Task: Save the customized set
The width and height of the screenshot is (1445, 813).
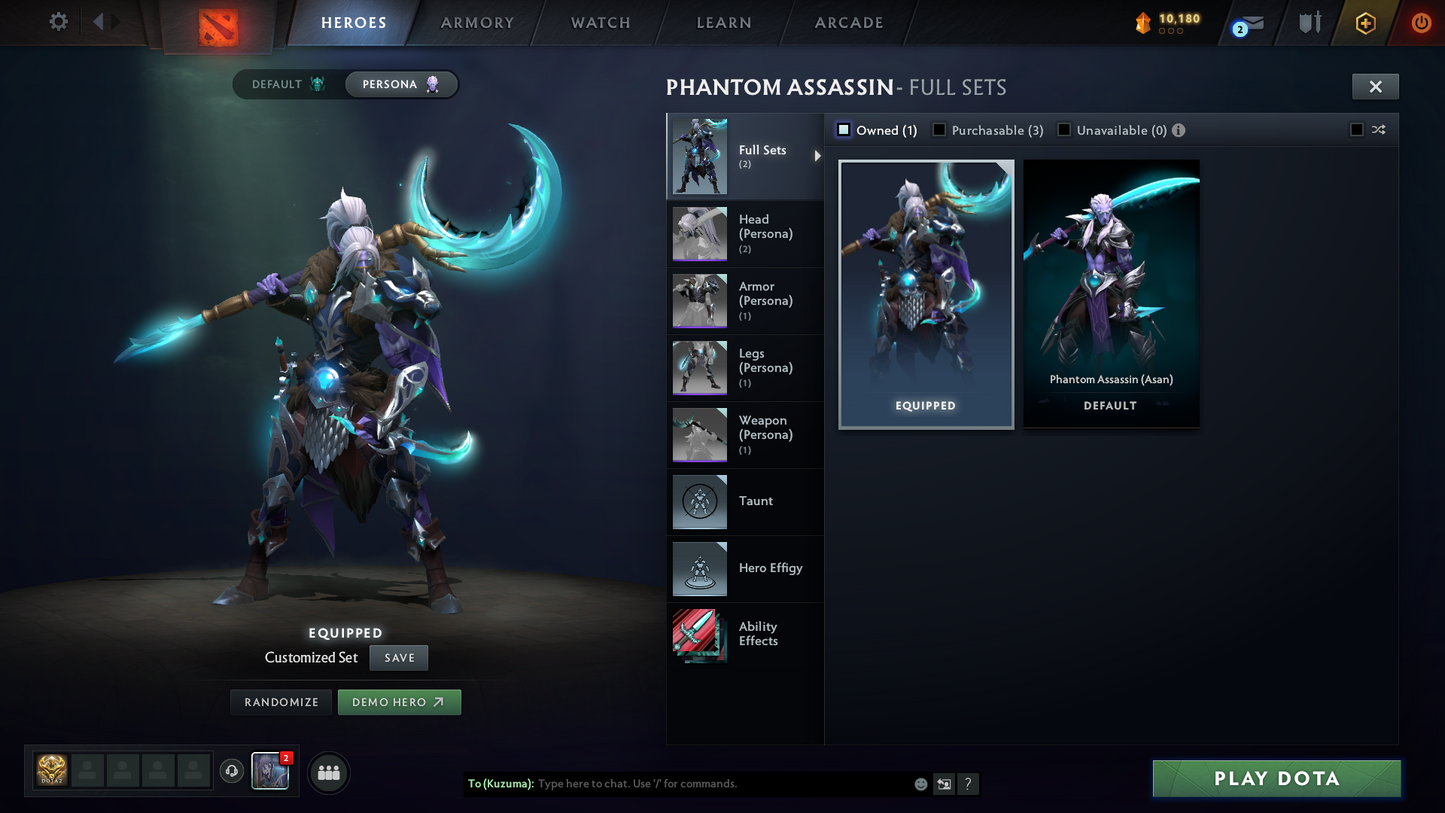Action: tap(398, 657)
